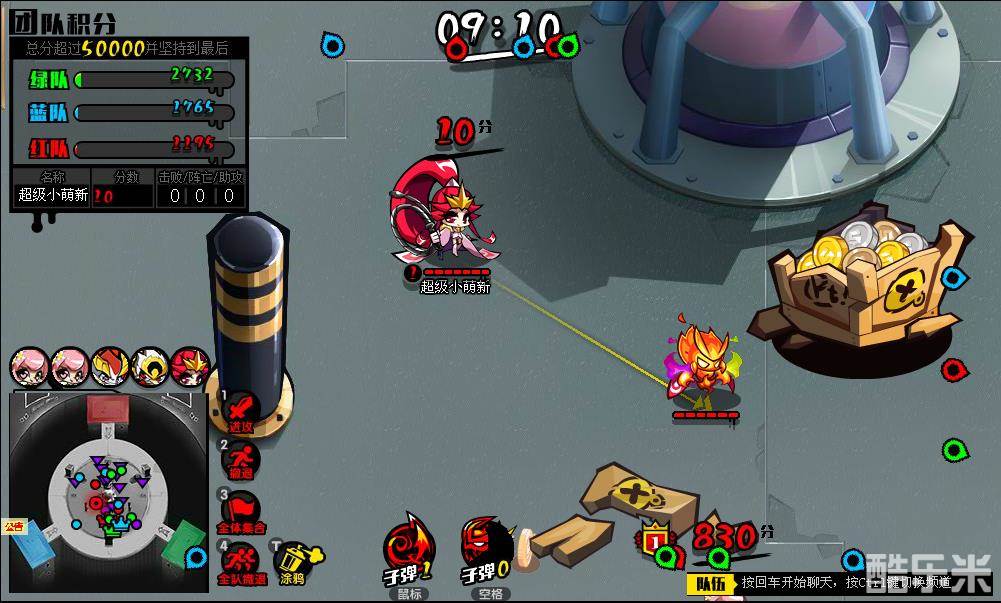Select the orange-helmeted teammate portrait
This screenshot has height=603, width=1001.
point(110,366)
